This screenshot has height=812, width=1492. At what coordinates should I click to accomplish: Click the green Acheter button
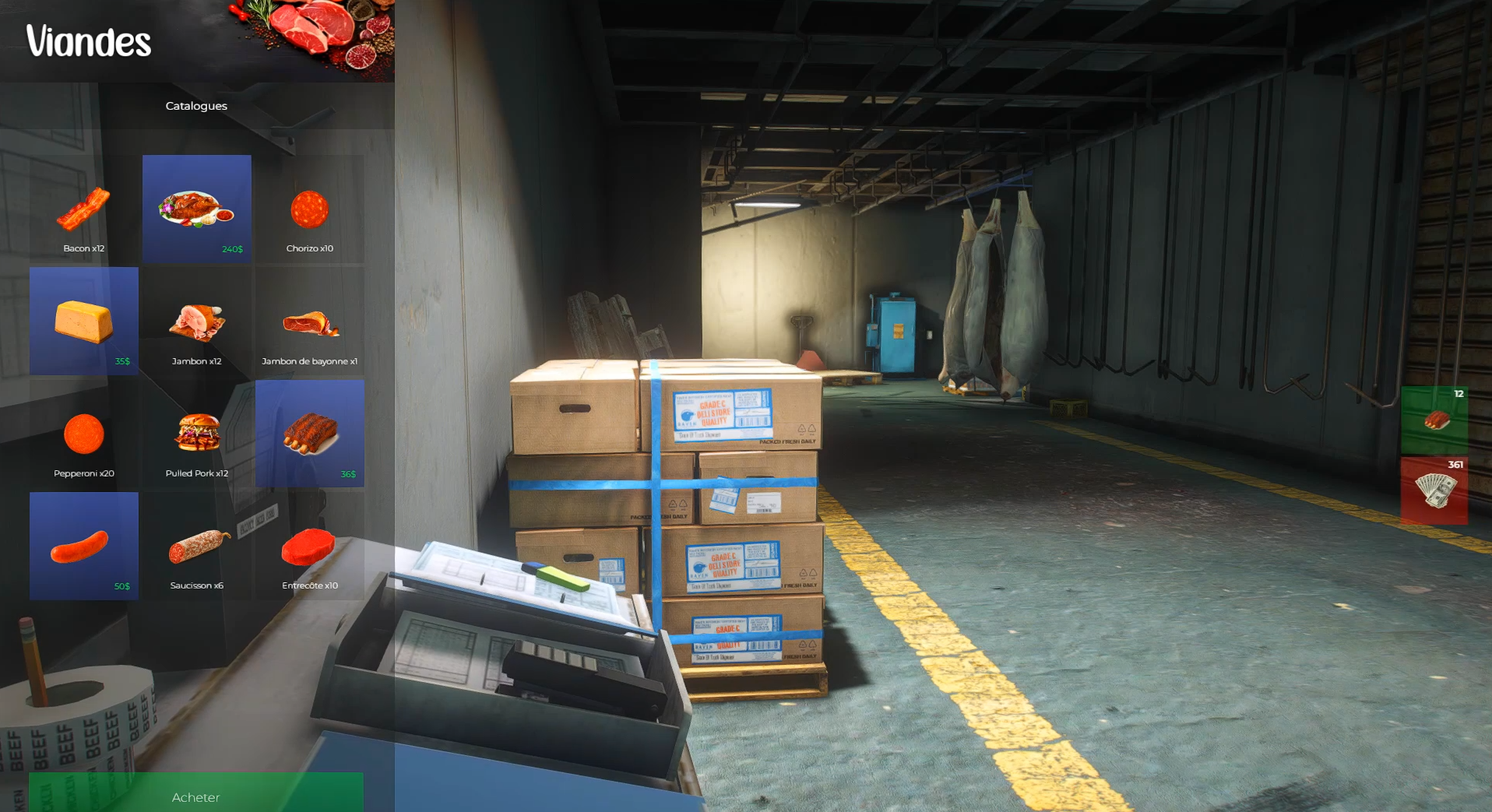[196, 794]
